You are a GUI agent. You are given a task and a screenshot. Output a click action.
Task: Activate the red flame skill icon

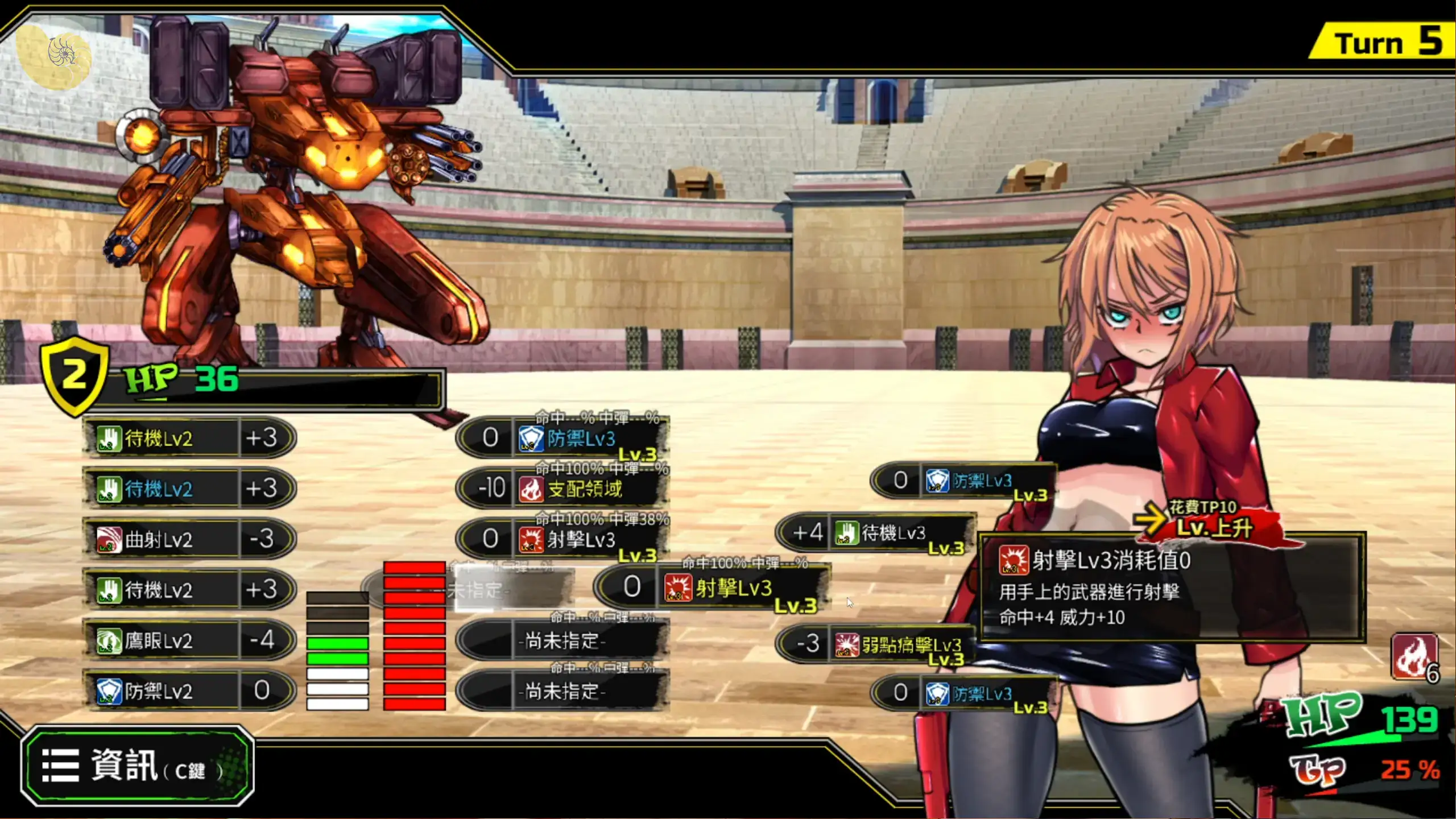coord(1414,657)
